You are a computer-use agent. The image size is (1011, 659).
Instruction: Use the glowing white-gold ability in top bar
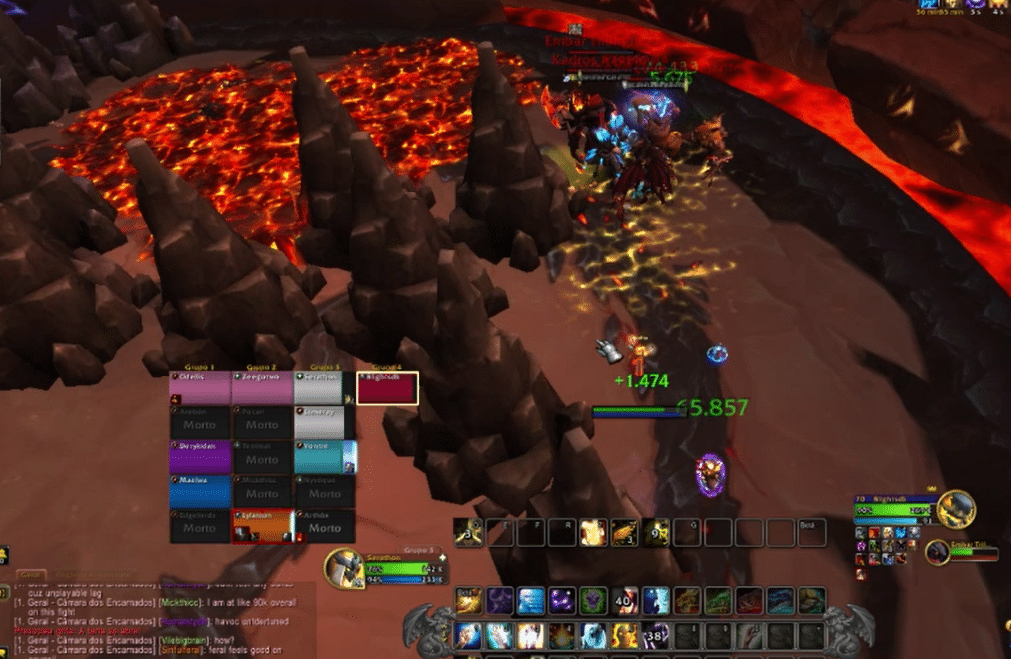593,533
